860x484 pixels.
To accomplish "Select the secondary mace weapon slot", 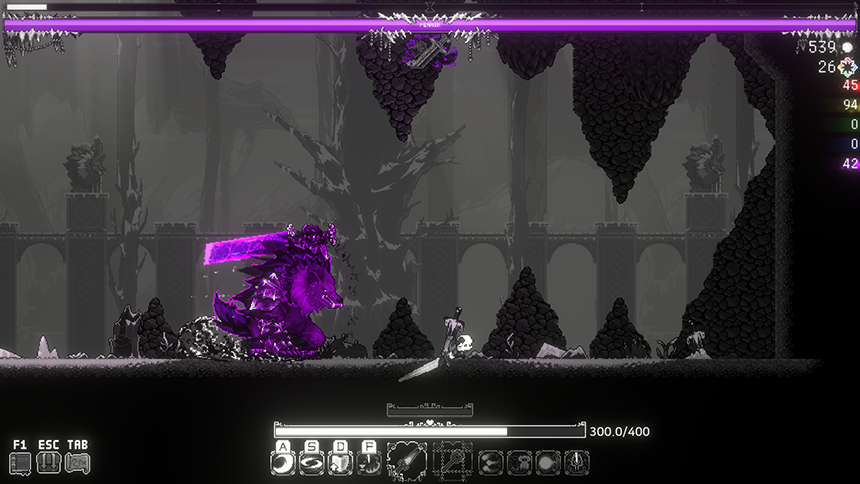I will coord(452,462).
